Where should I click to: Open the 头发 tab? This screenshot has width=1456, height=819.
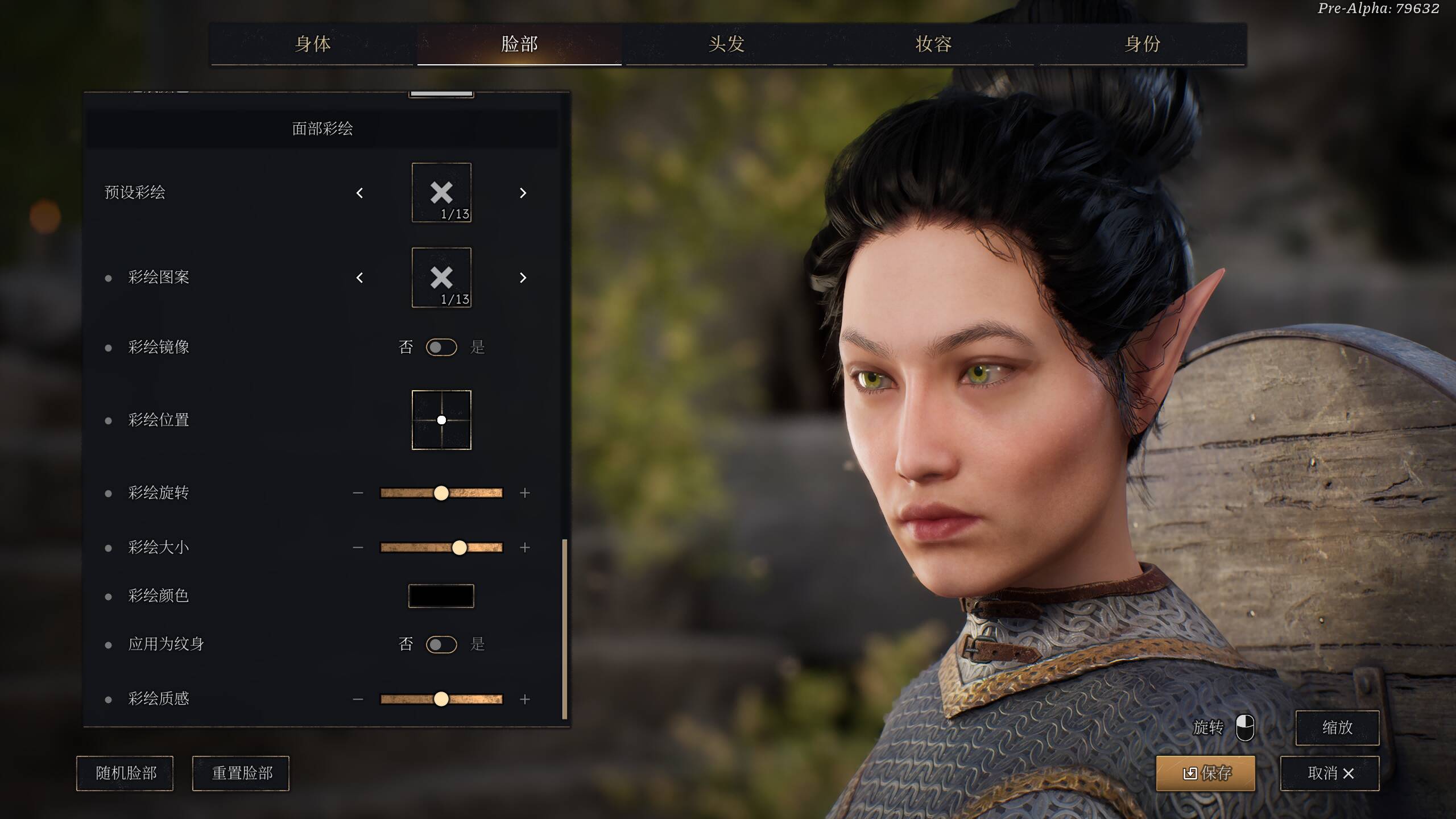(x=726, y=44)
